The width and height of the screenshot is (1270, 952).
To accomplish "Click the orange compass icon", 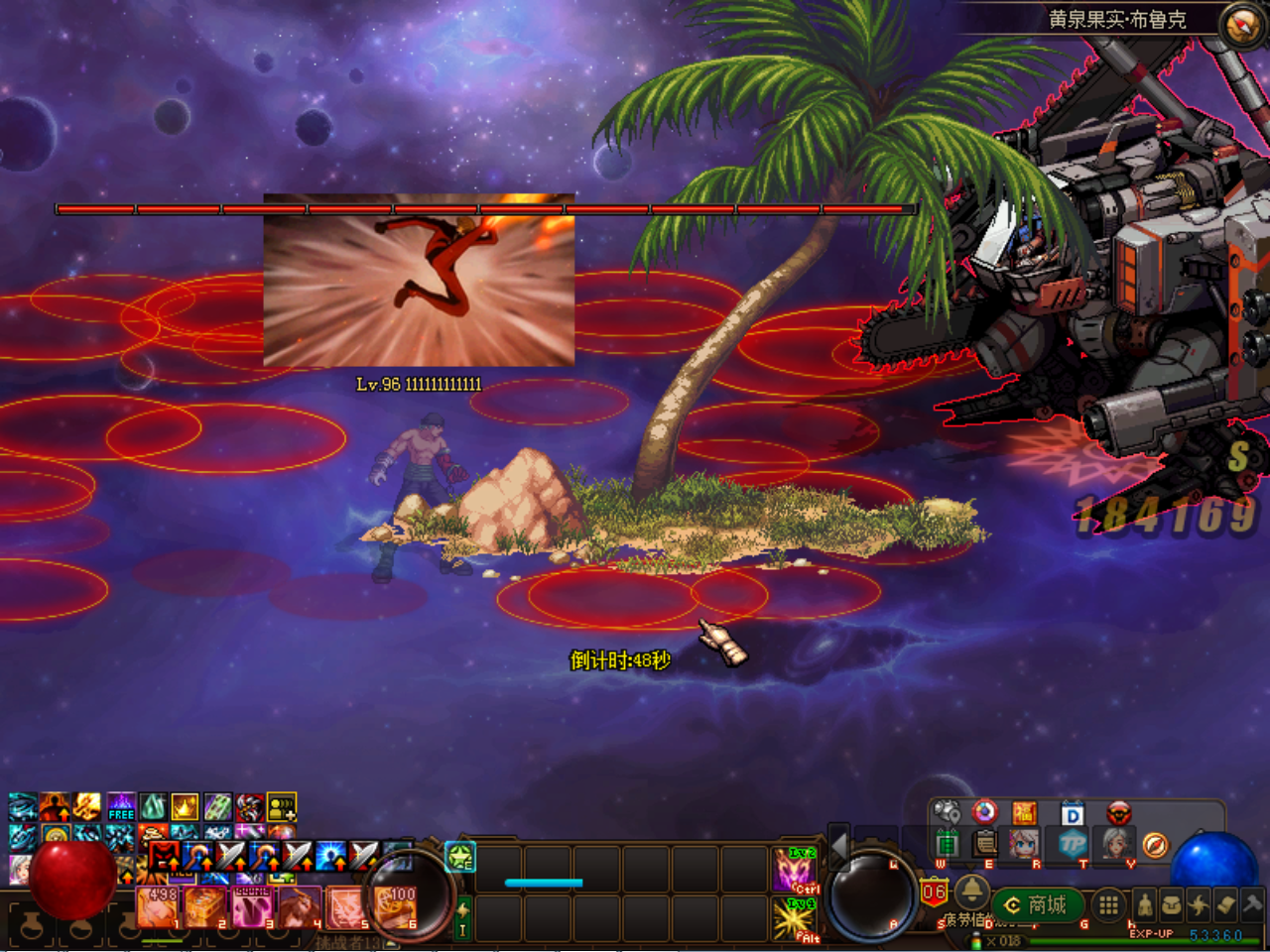I will click(x=1155, y=845).
